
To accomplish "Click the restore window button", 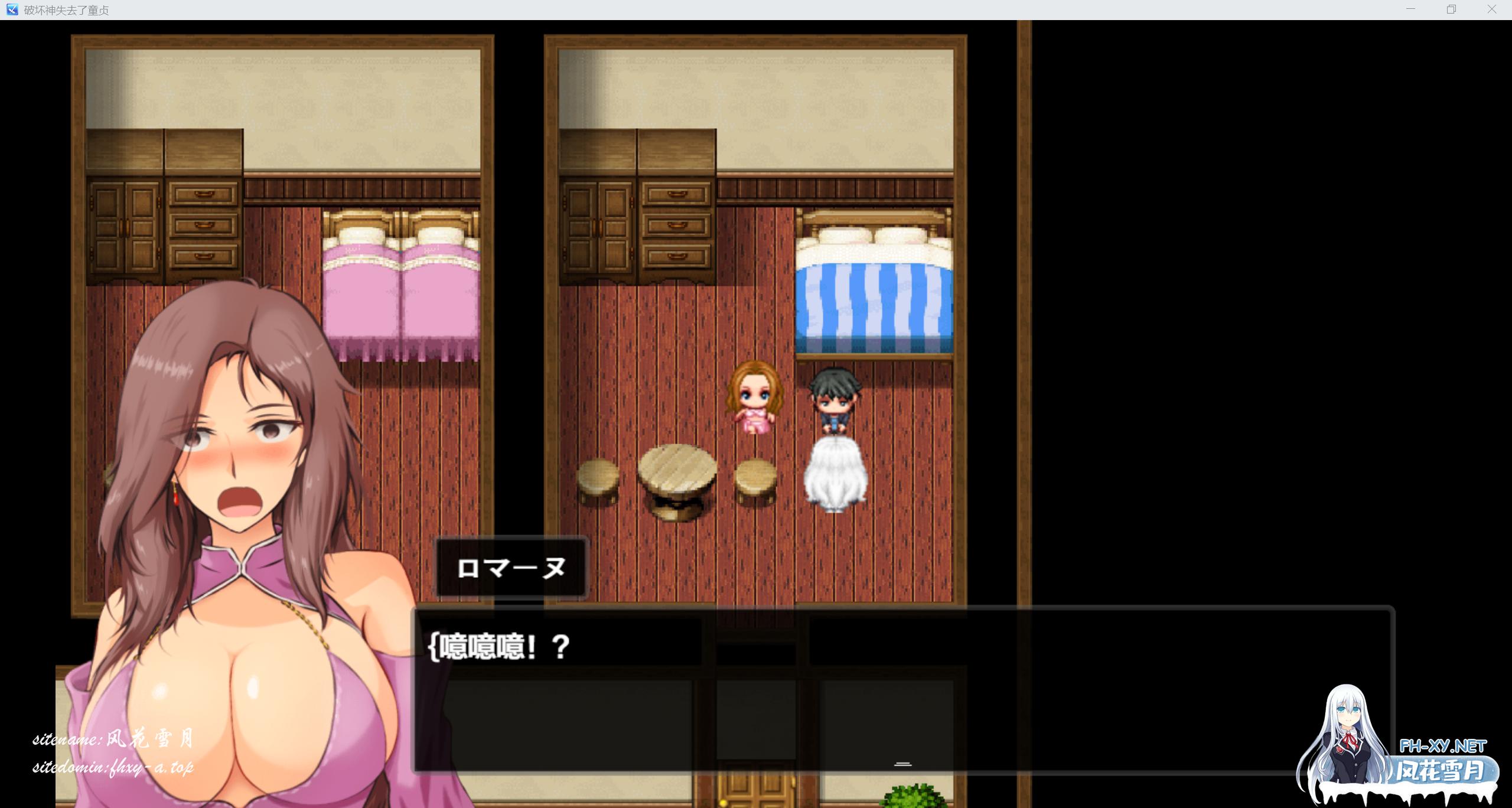I will point(1451,9).
